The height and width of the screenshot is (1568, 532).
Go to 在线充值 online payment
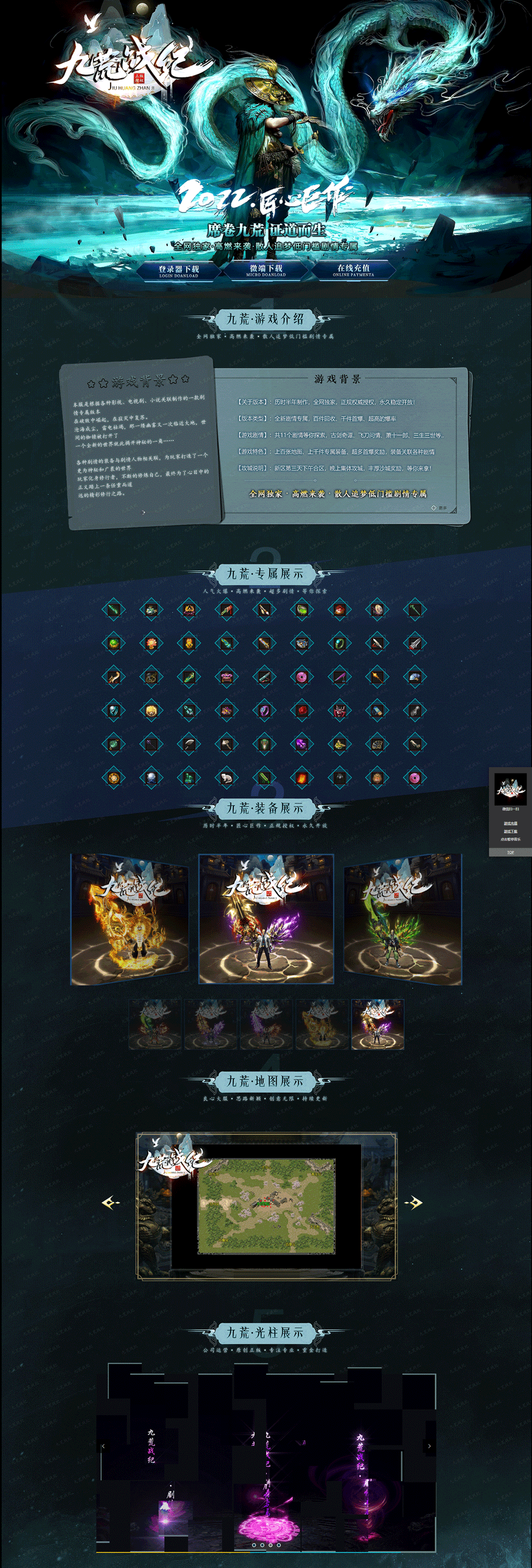[x=353, y=270]
